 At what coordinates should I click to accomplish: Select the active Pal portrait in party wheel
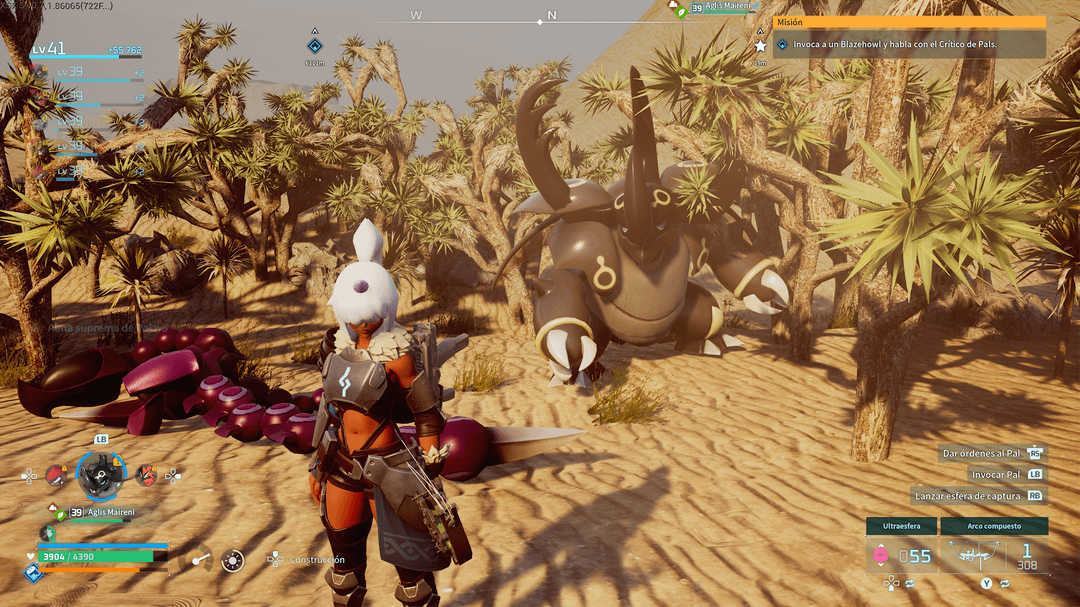101,475
